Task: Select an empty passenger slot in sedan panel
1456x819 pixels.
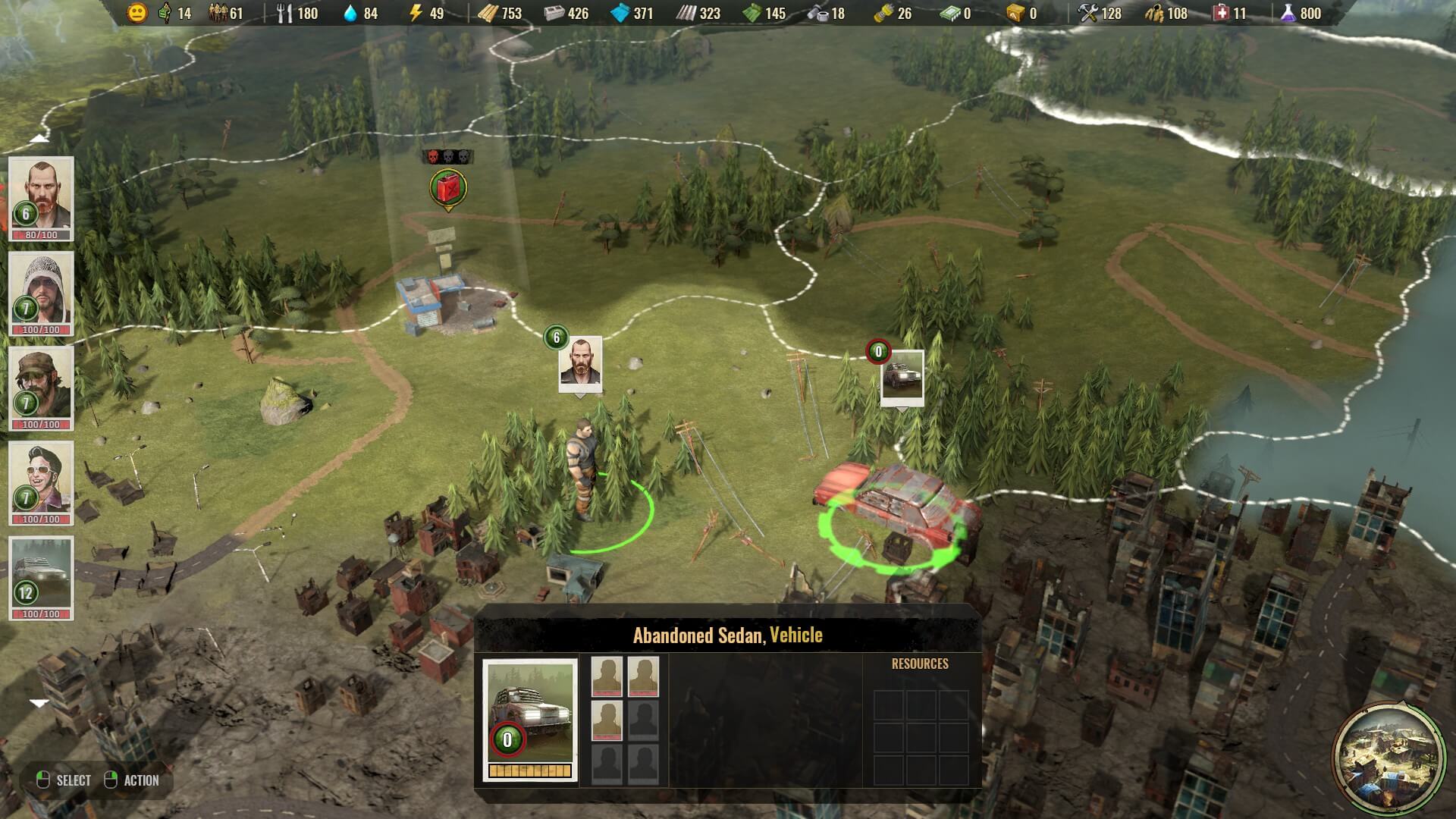Action: coord(644,762)
